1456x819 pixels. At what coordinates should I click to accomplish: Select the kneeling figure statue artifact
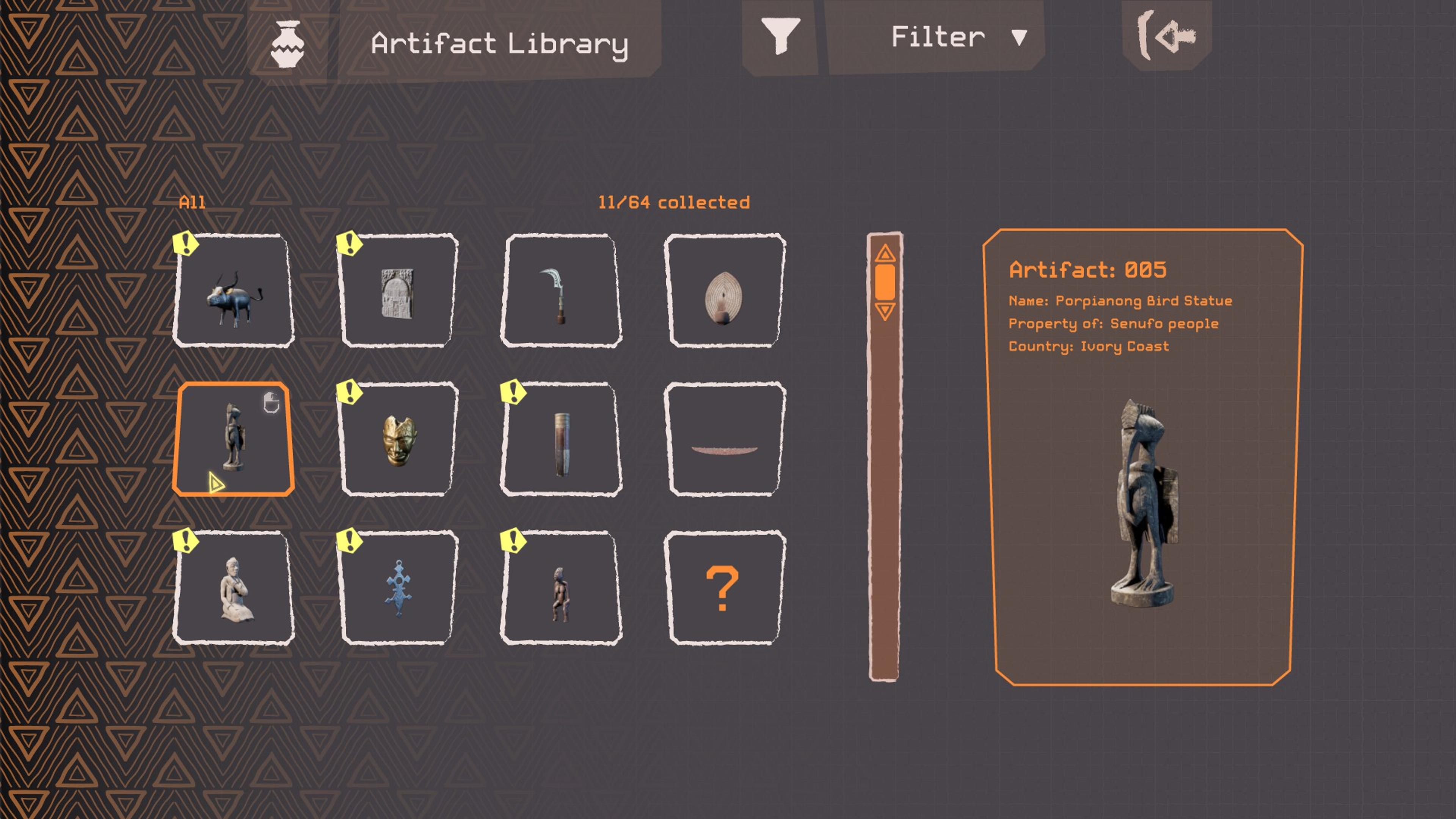(234, 588)
